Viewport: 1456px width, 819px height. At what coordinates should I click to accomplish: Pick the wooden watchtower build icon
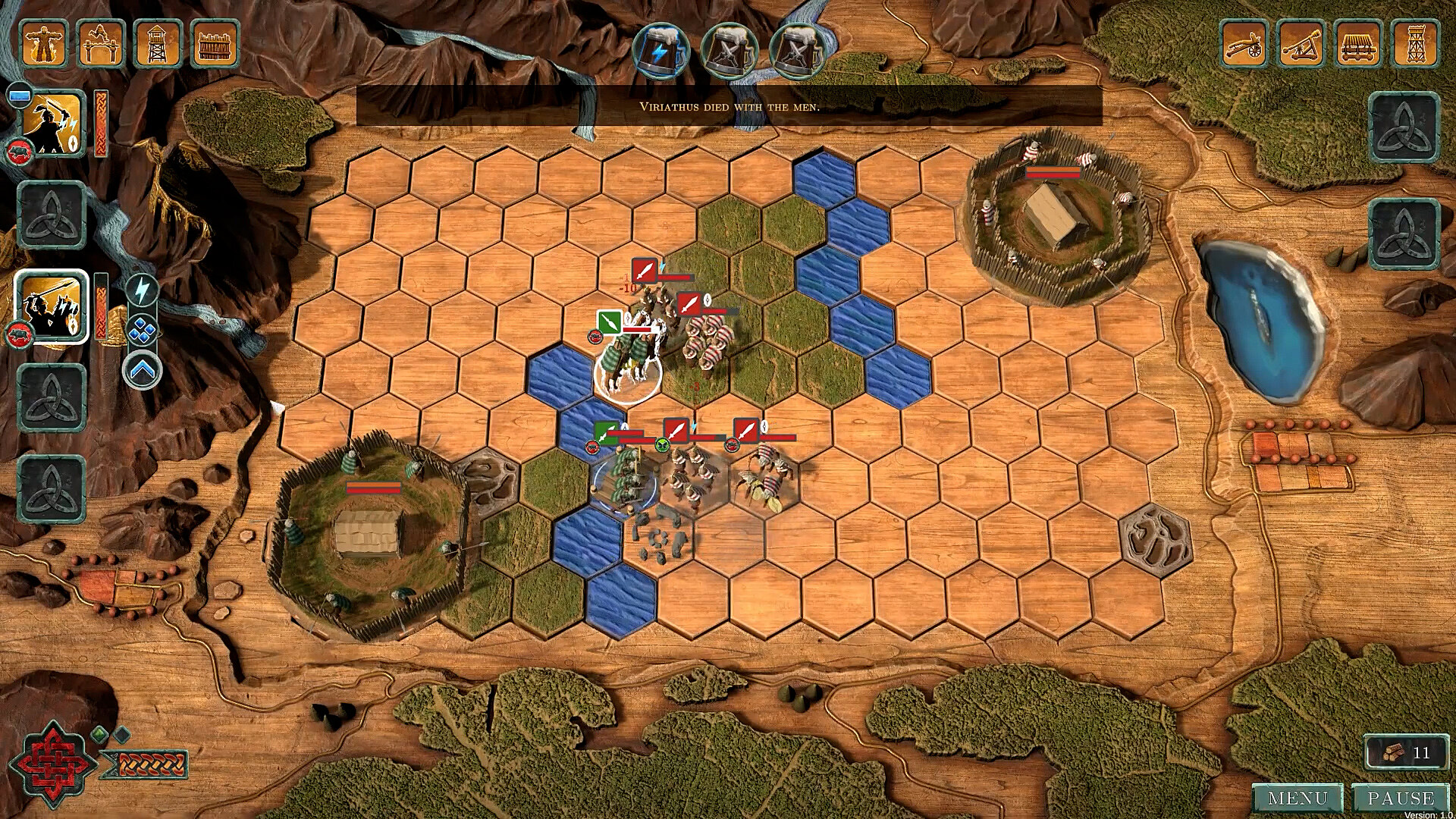click(158, 43)
